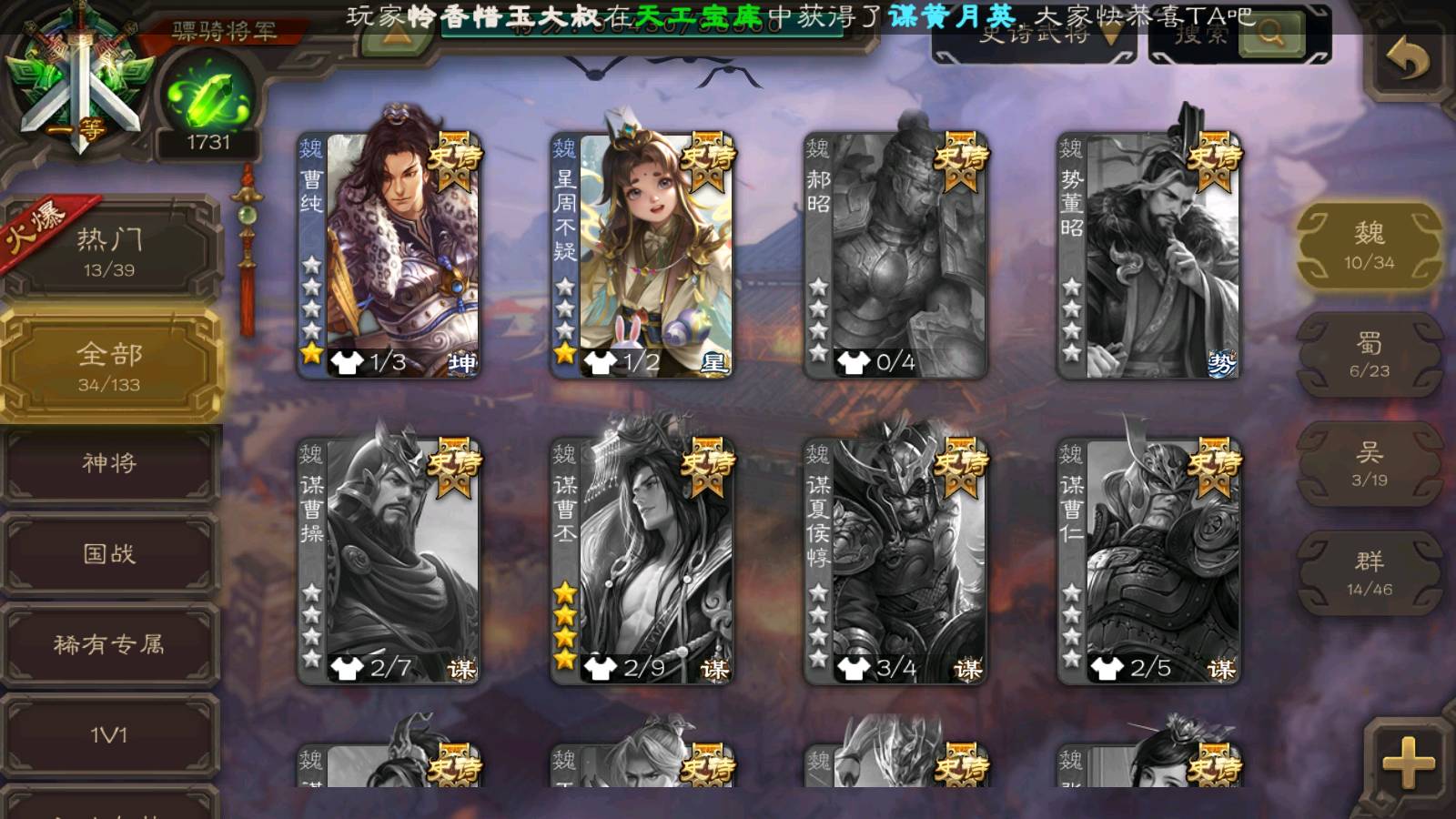The width and height of the screenshot is (1456, 819).
Task: Select the 曹纯 general card
Action: click(x=389, y=255)
